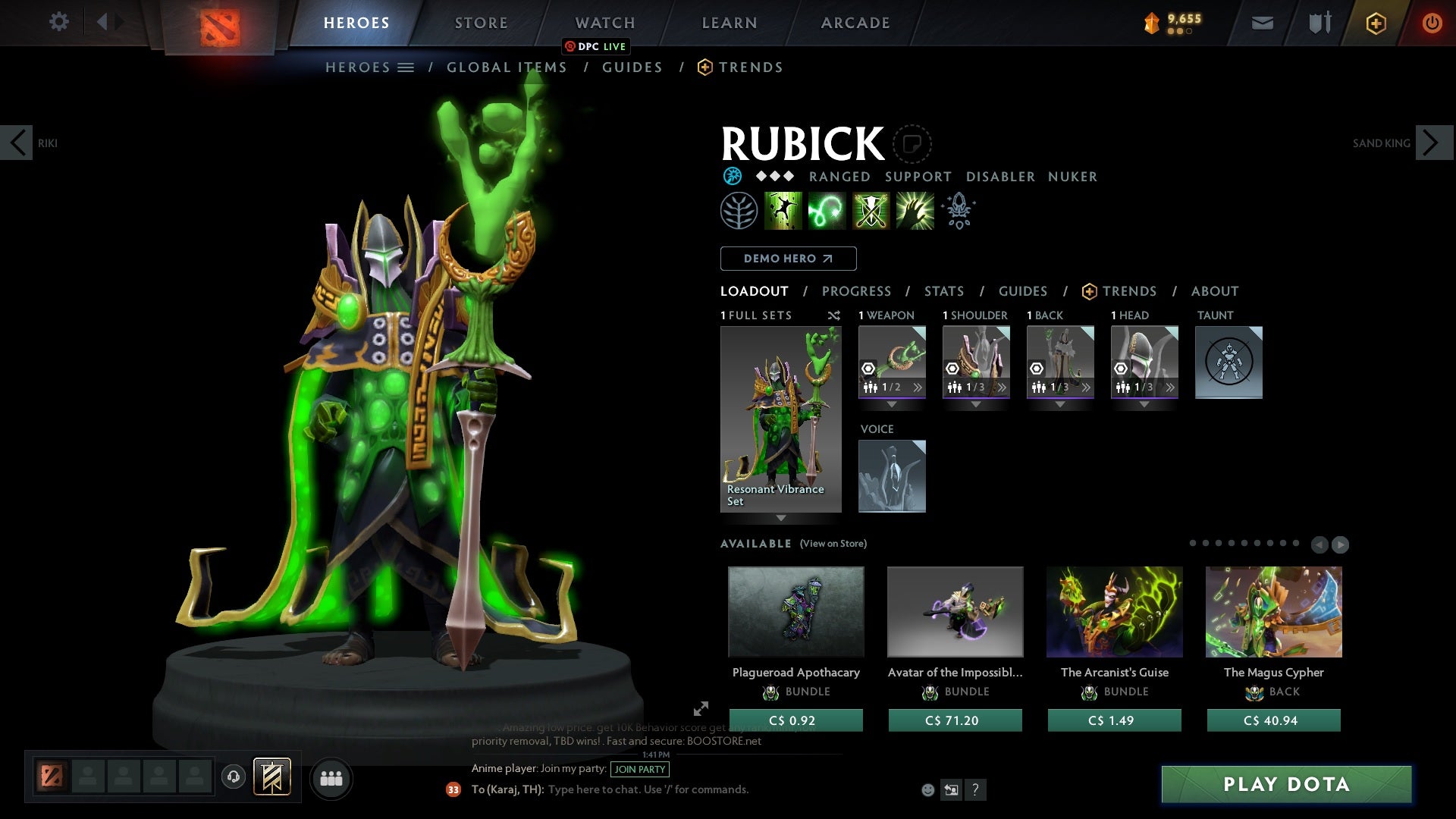This screenshot has height=819, width=1456.
Task: Open the Arcade menu item
Action: click(855, 23)
